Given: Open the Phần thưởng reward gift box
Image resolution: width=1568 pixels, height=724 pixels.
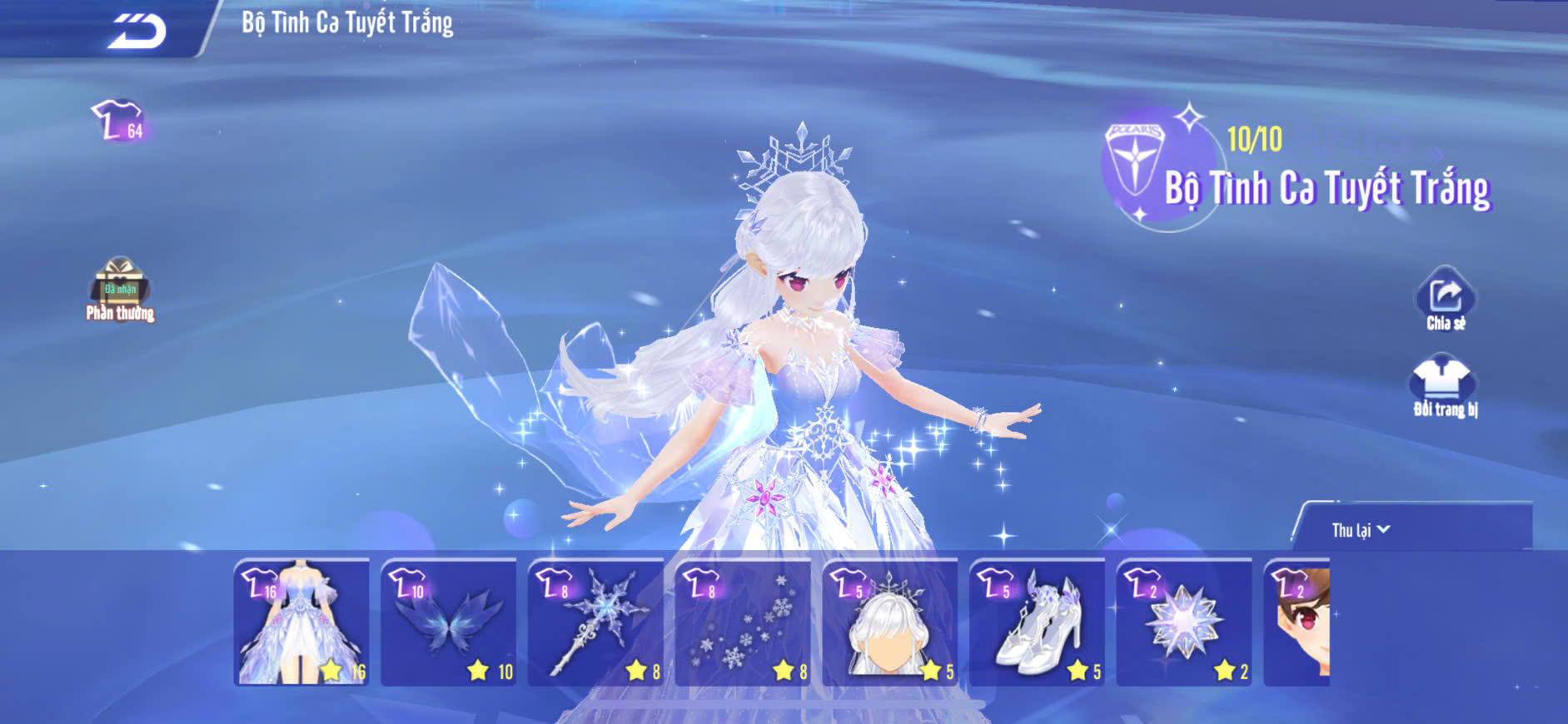Looking at the screenshot, I should 120,287.
